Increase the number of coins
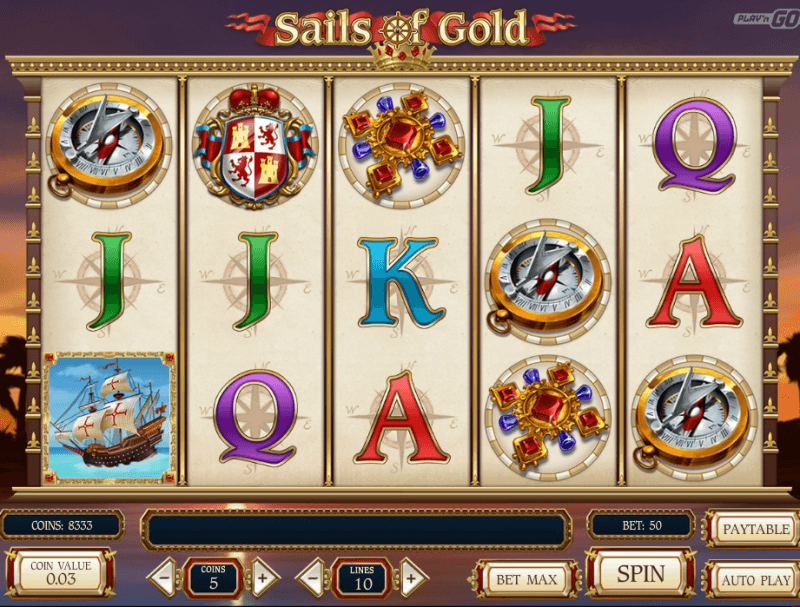Viewport: 800px width, 607px height. (x=262, y=577)
